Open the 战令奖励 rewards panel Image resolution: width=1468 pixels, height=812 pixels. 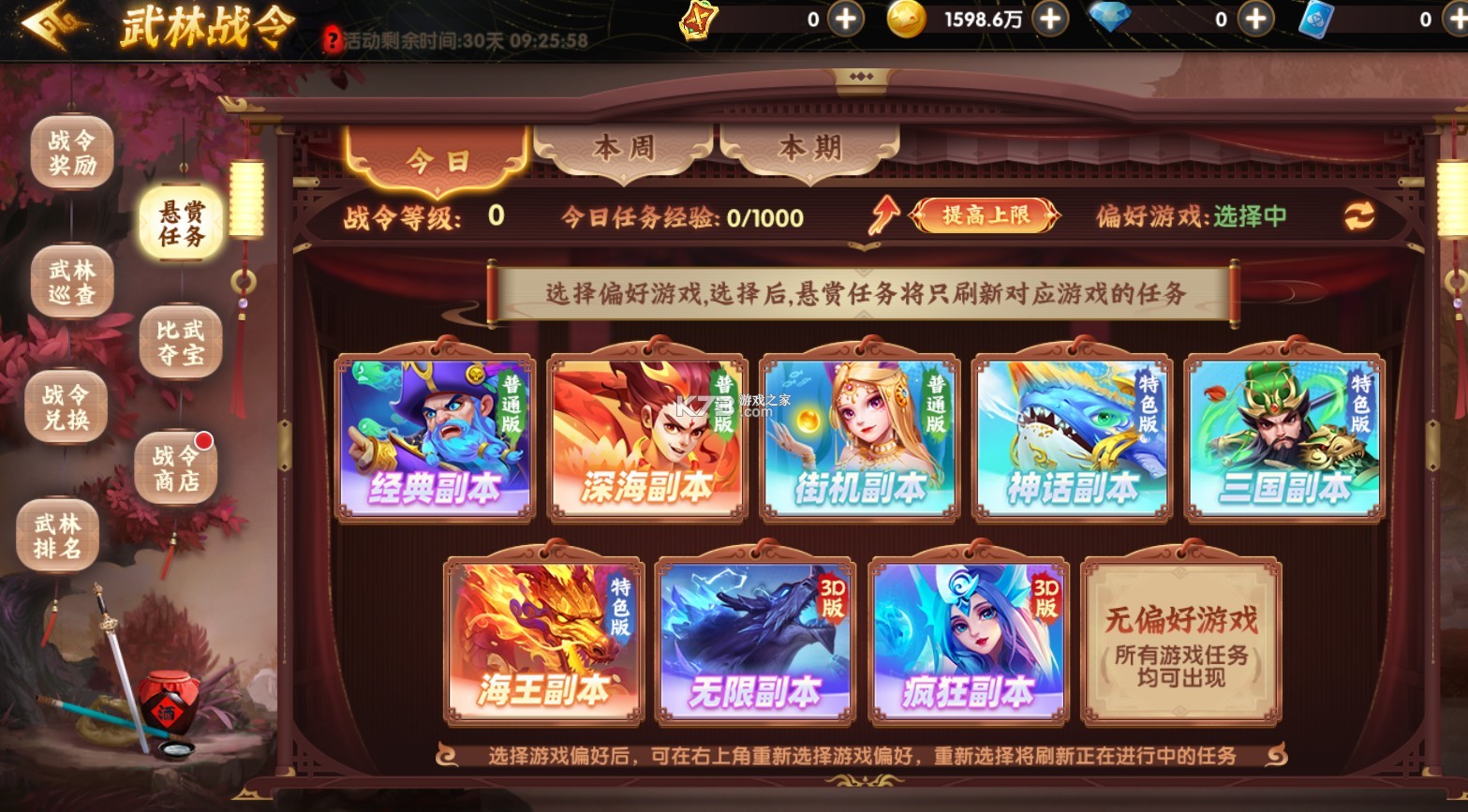[x=71, y=153]
